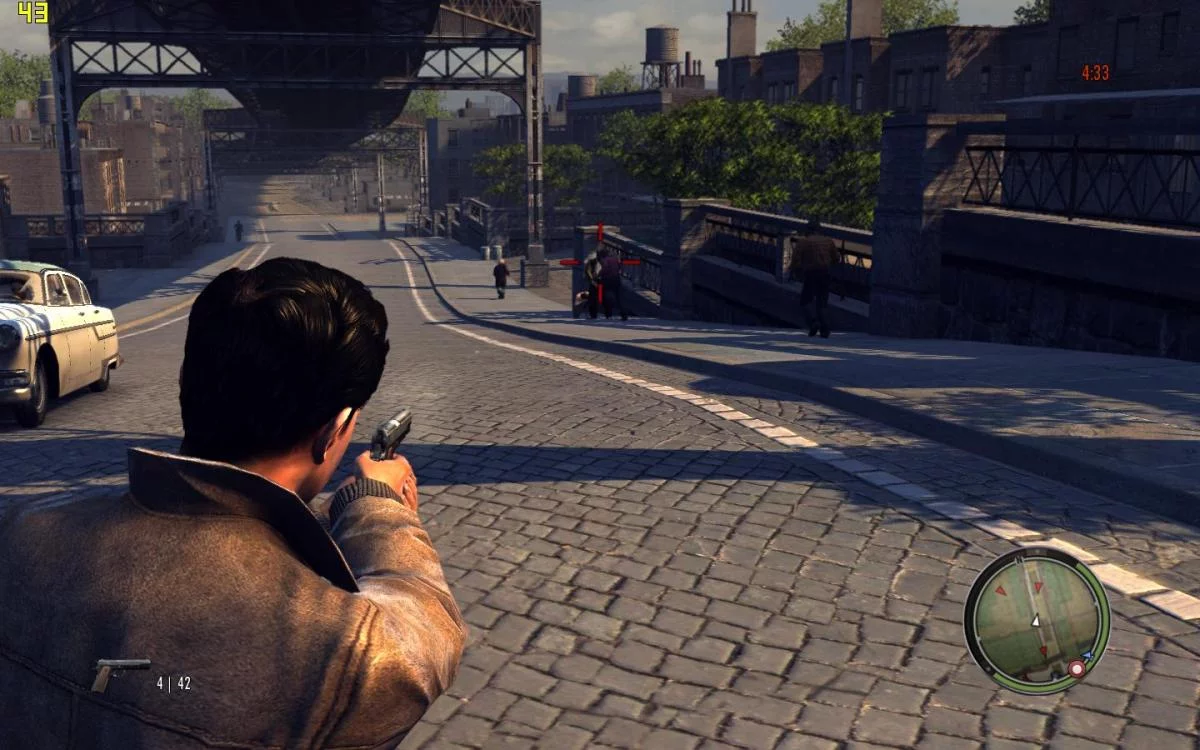Select the pistol weapon icon
1200x750 pixels.
[x=118, y=673]
